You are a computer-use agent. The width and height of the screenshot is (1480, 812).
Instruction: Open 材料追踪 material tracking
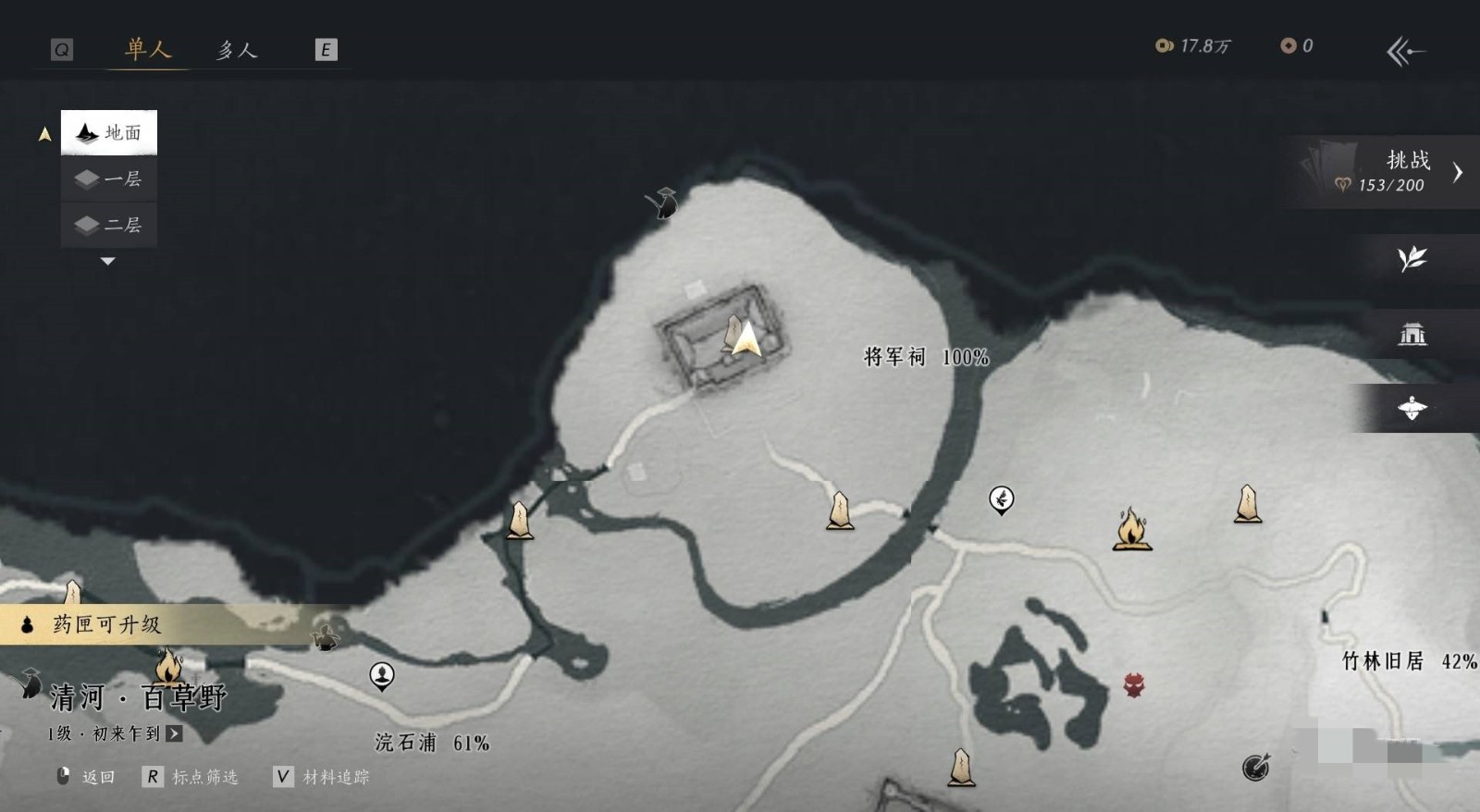(322, 777)
